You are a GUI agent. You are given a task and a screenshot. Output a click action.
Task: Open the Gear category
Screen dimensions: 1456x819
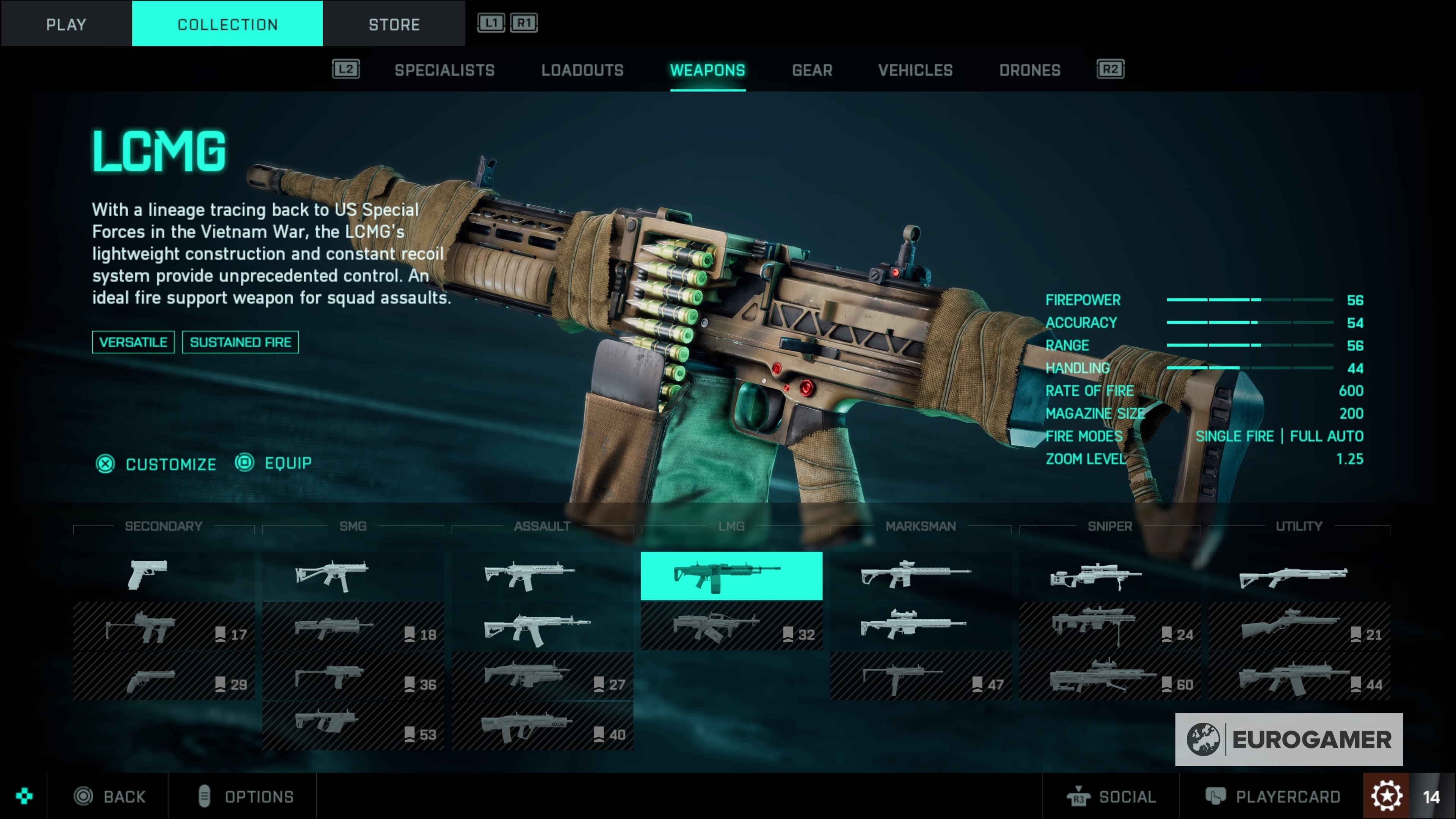(x=812, y=70)
